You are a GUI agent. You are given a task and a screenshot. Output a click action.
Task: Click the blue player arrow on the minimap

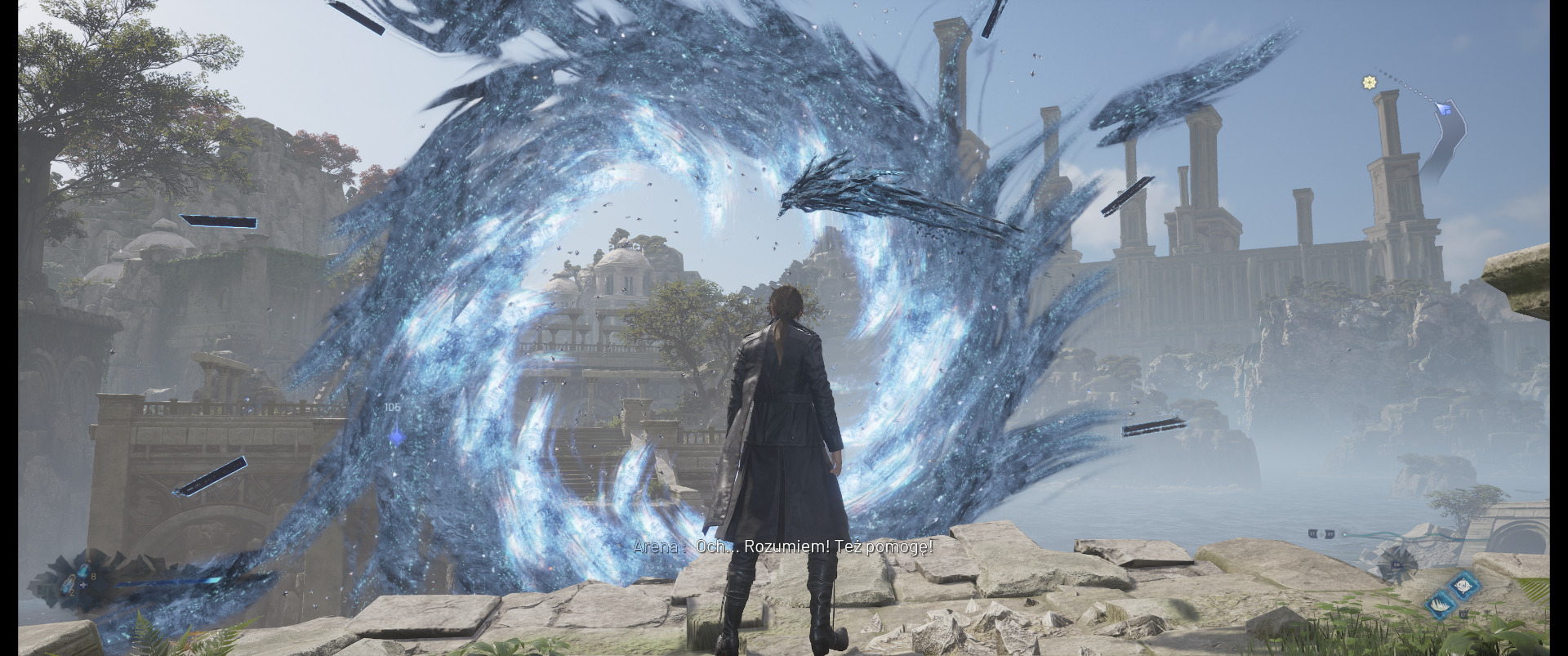tap(1444, 107)
